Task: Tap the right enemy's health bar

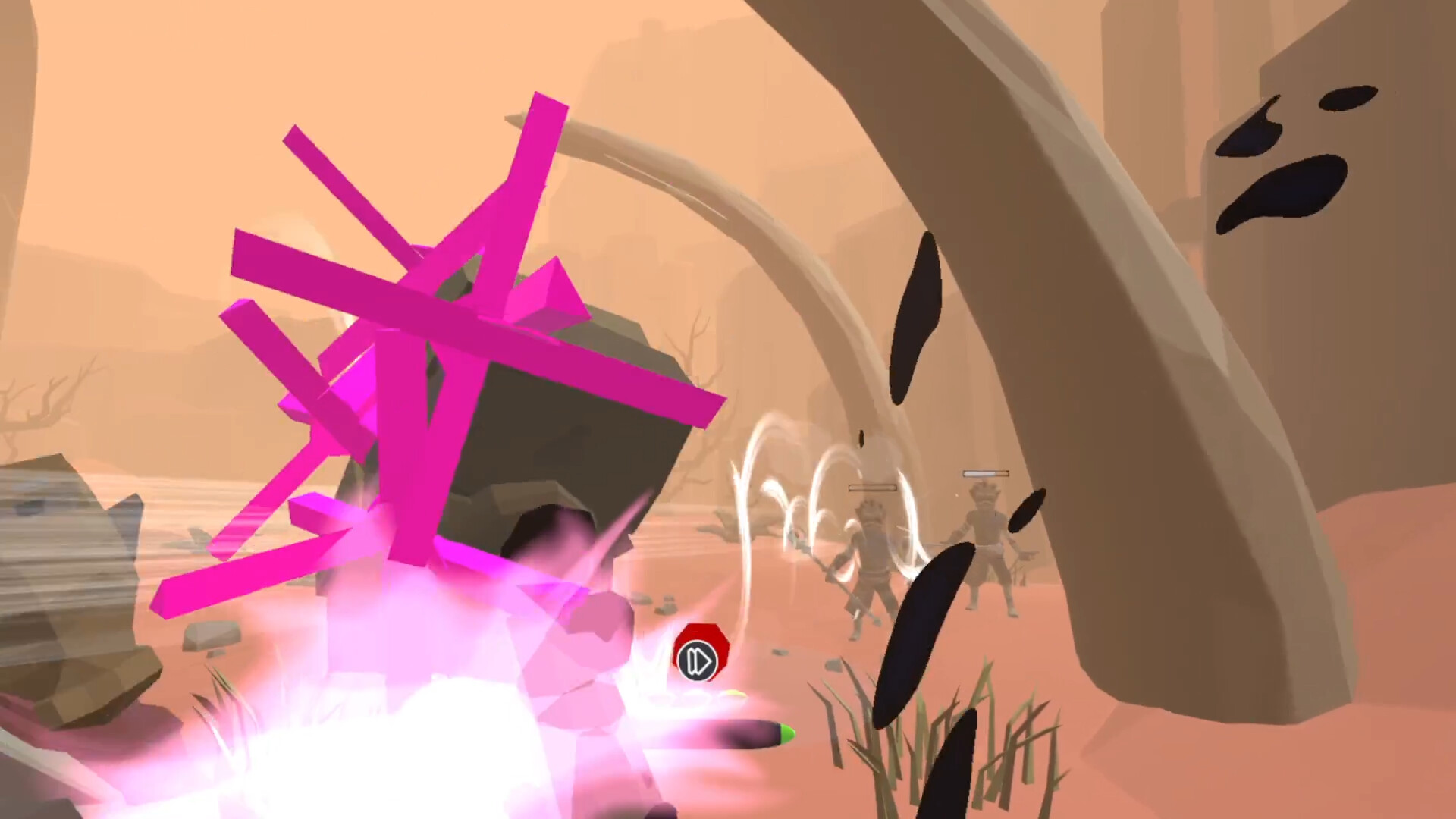Action: [986, 473]
